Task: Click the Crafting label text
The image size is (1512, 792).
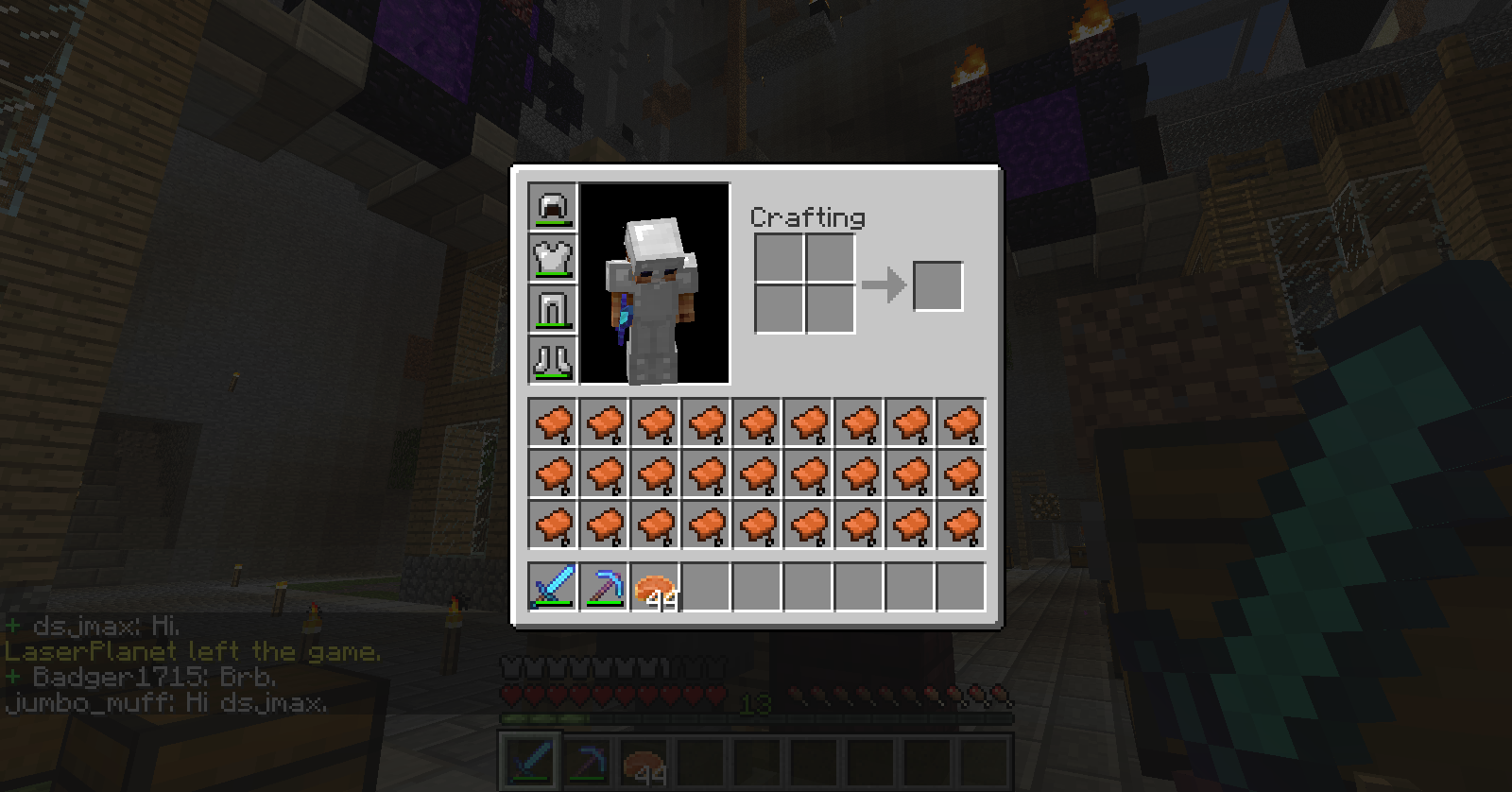Action: (807, 217)
